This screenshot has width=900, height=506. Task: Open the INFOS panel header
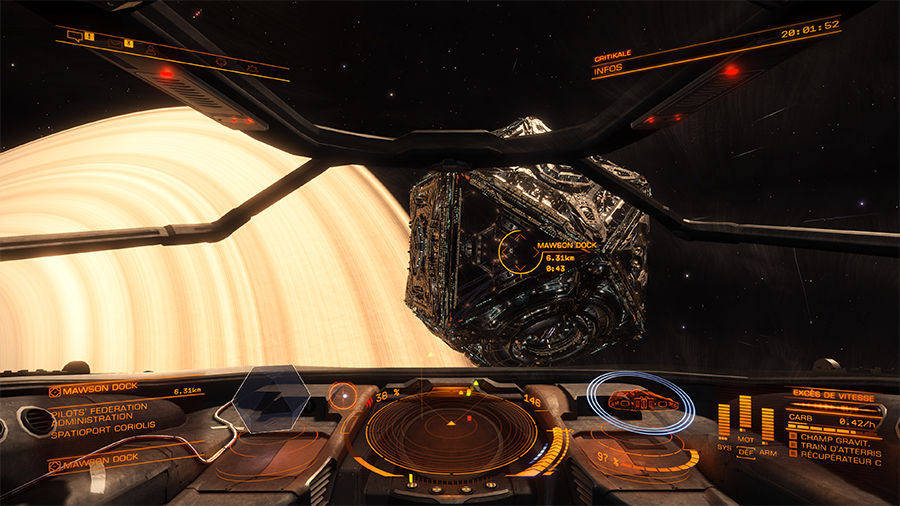point(608,69)
